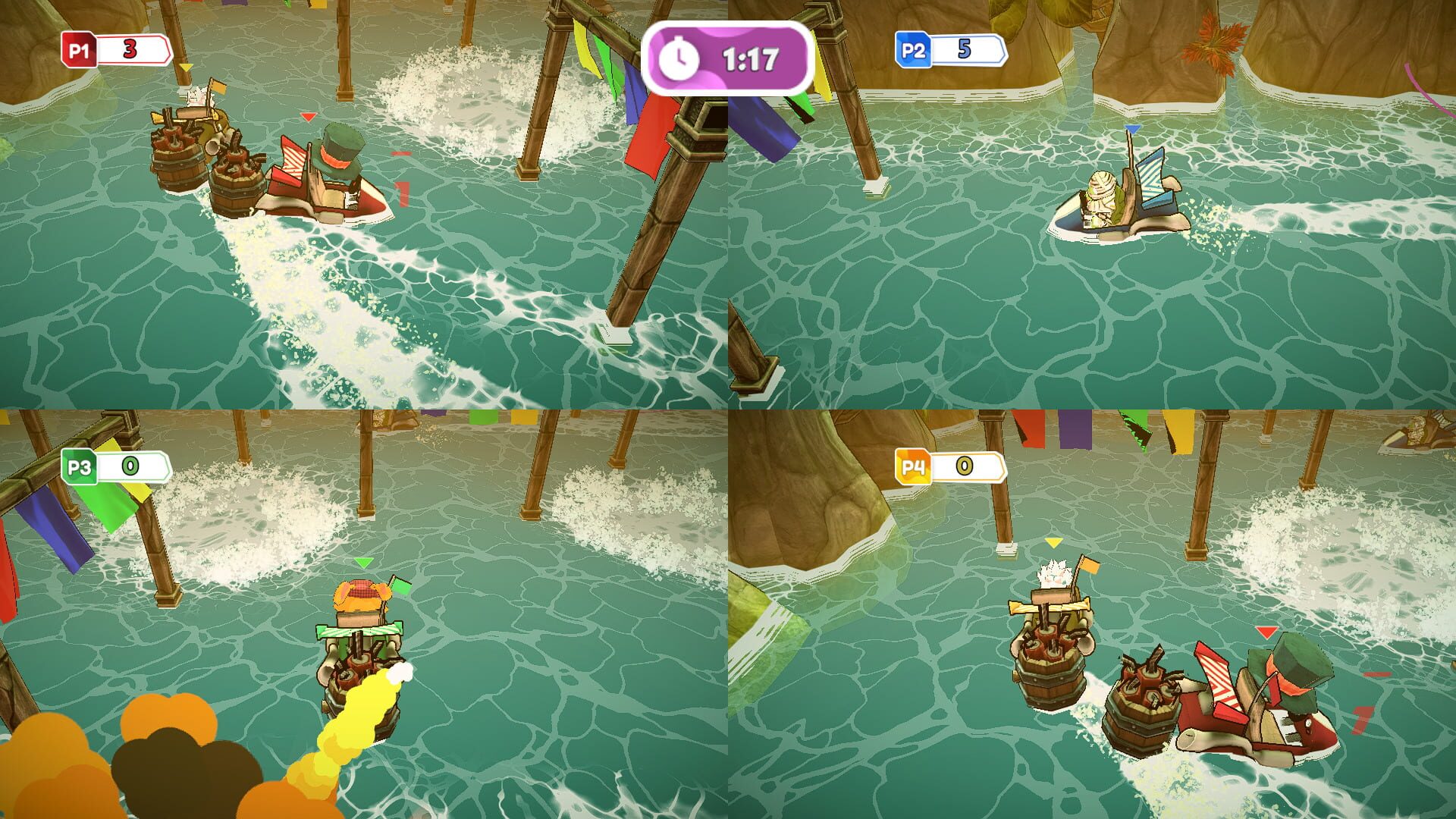Click the blue arrow marker above P2's boat

(1133, 129)
